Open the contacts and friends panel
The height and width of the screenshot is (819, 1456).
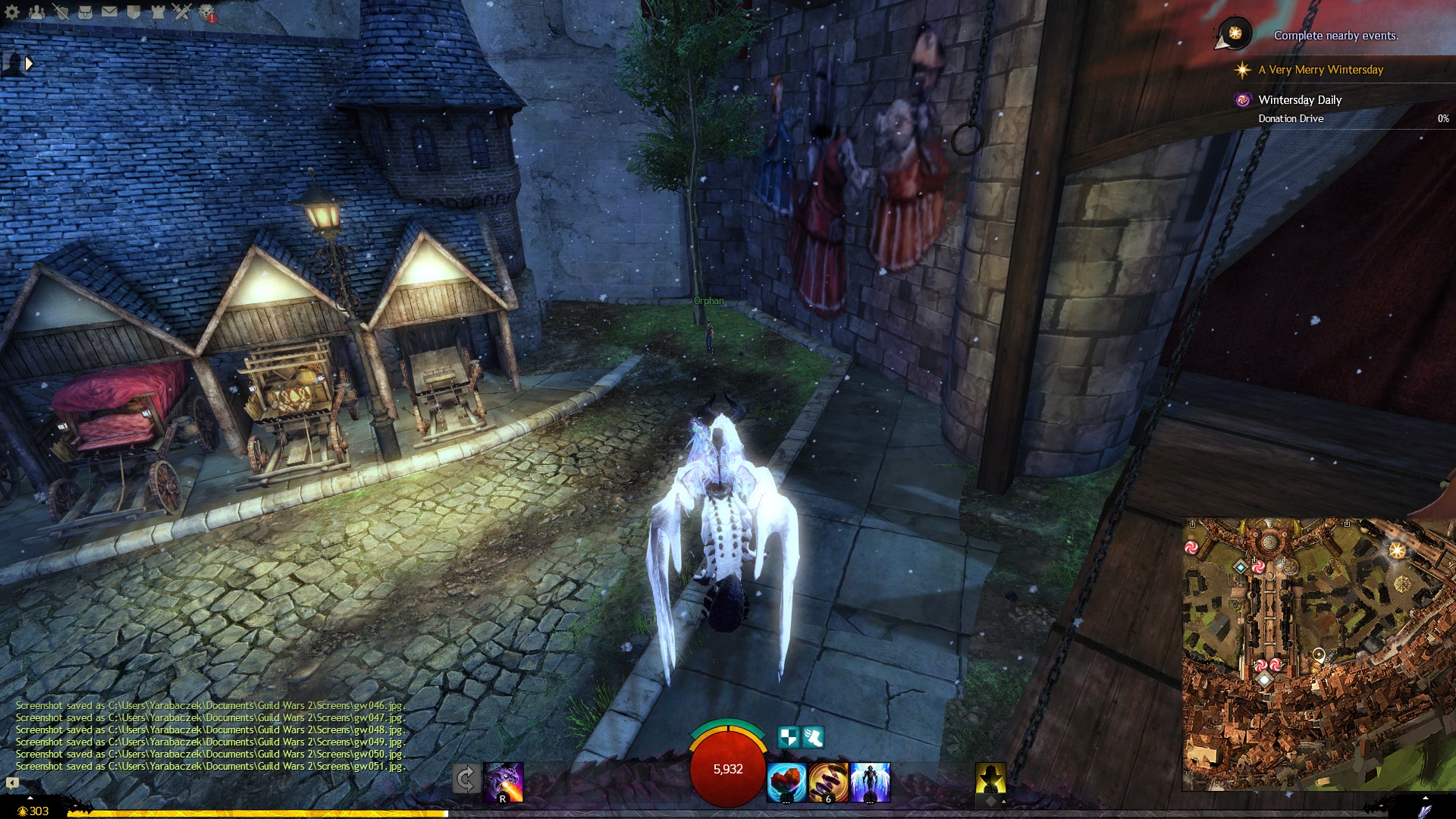(x=36, y=11)
